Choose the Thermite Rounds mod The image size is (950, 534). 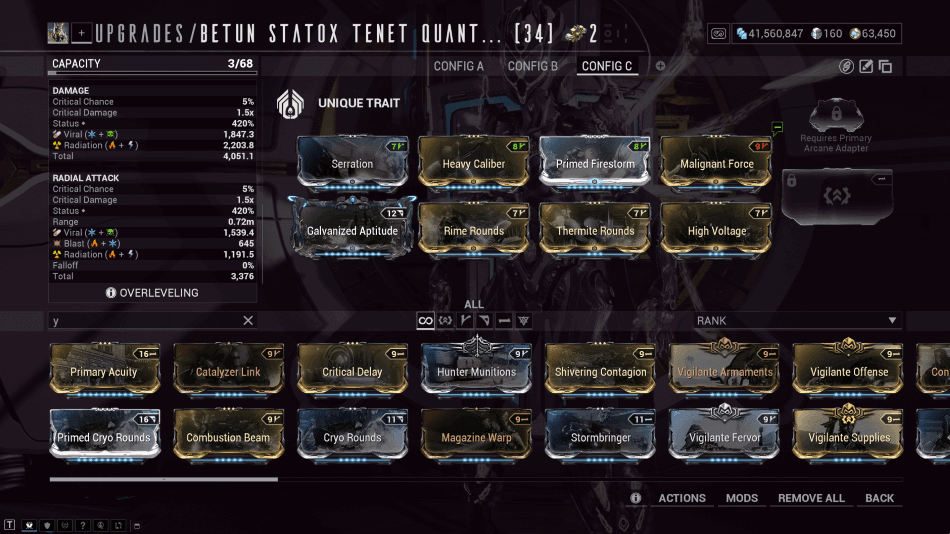[595, 228]
